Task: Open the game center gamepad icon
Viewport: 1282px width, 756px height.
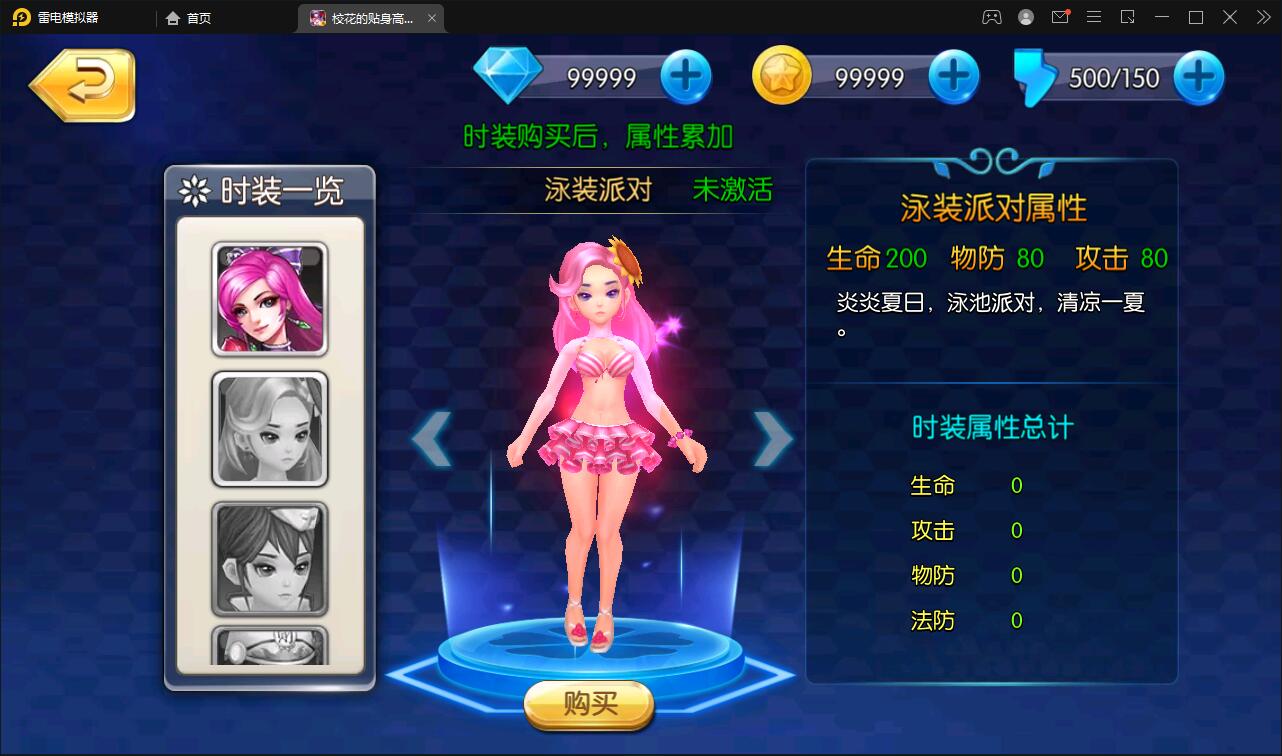Action: [991, 17]
